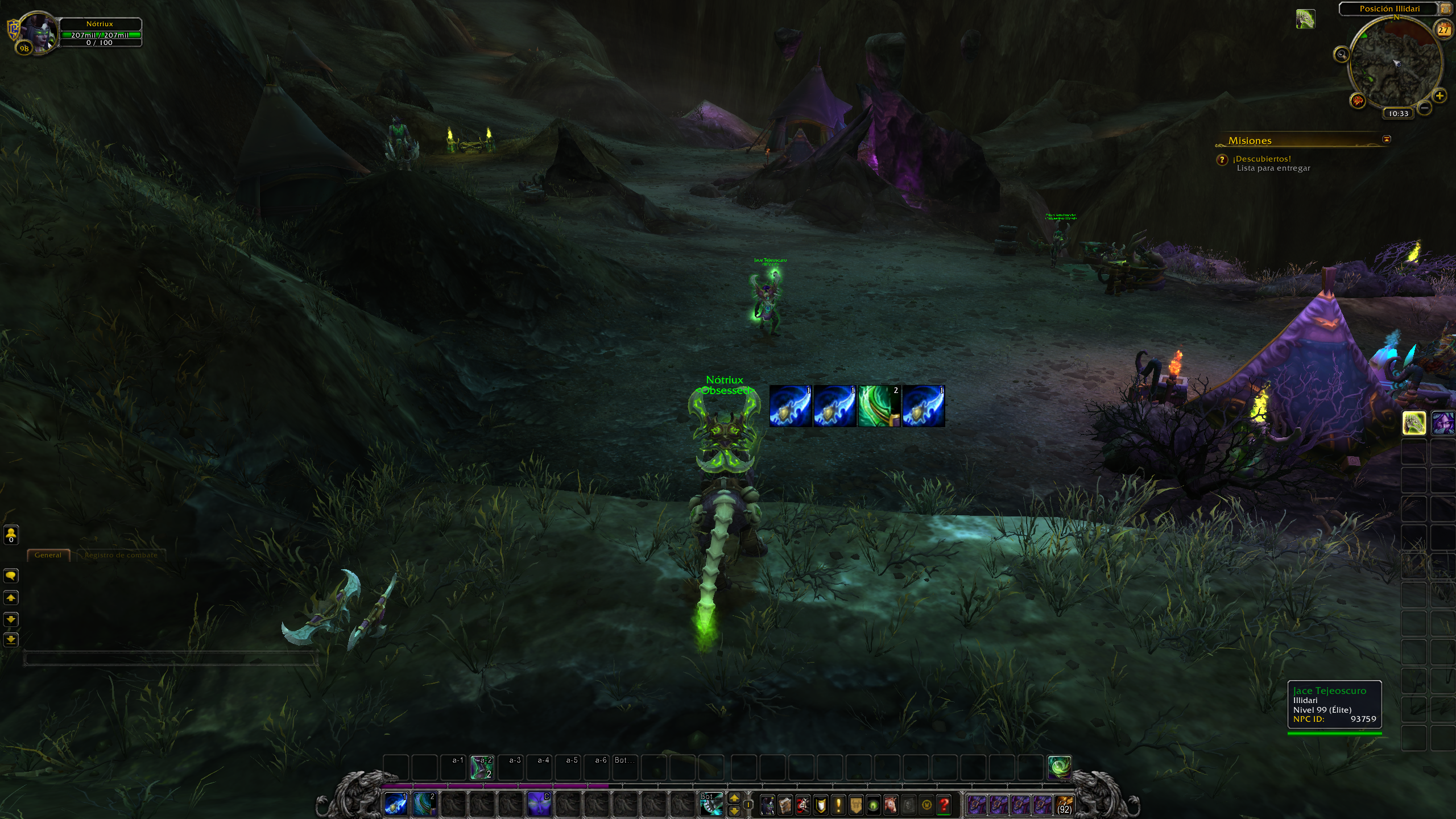Switch to the Registro de combate tab
Image resolution: width=1456 pixels, height=819 pixels.
point(121,555)
